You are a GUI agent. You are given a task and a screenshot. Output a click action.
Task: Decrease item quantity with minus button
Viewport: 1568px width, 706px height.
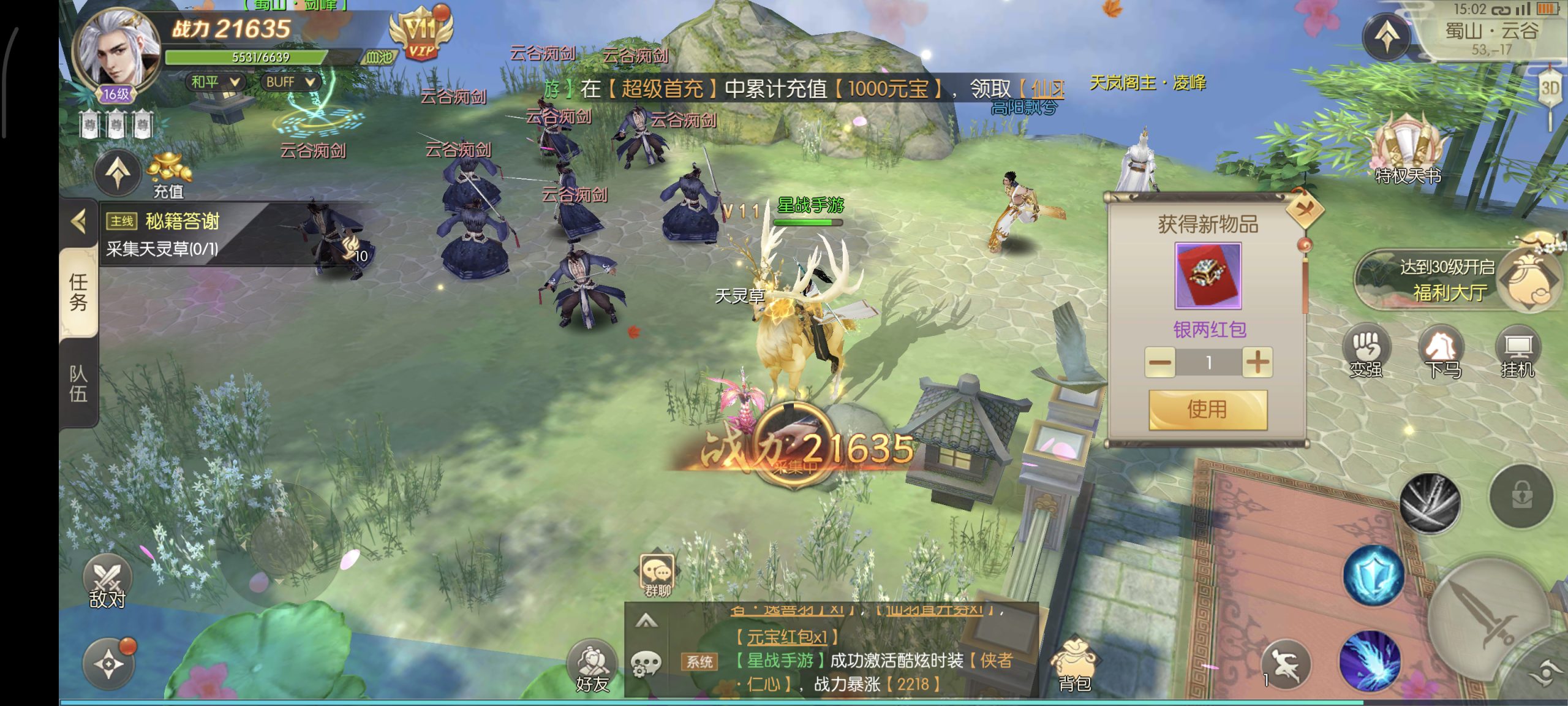[x=1159, y=362]
